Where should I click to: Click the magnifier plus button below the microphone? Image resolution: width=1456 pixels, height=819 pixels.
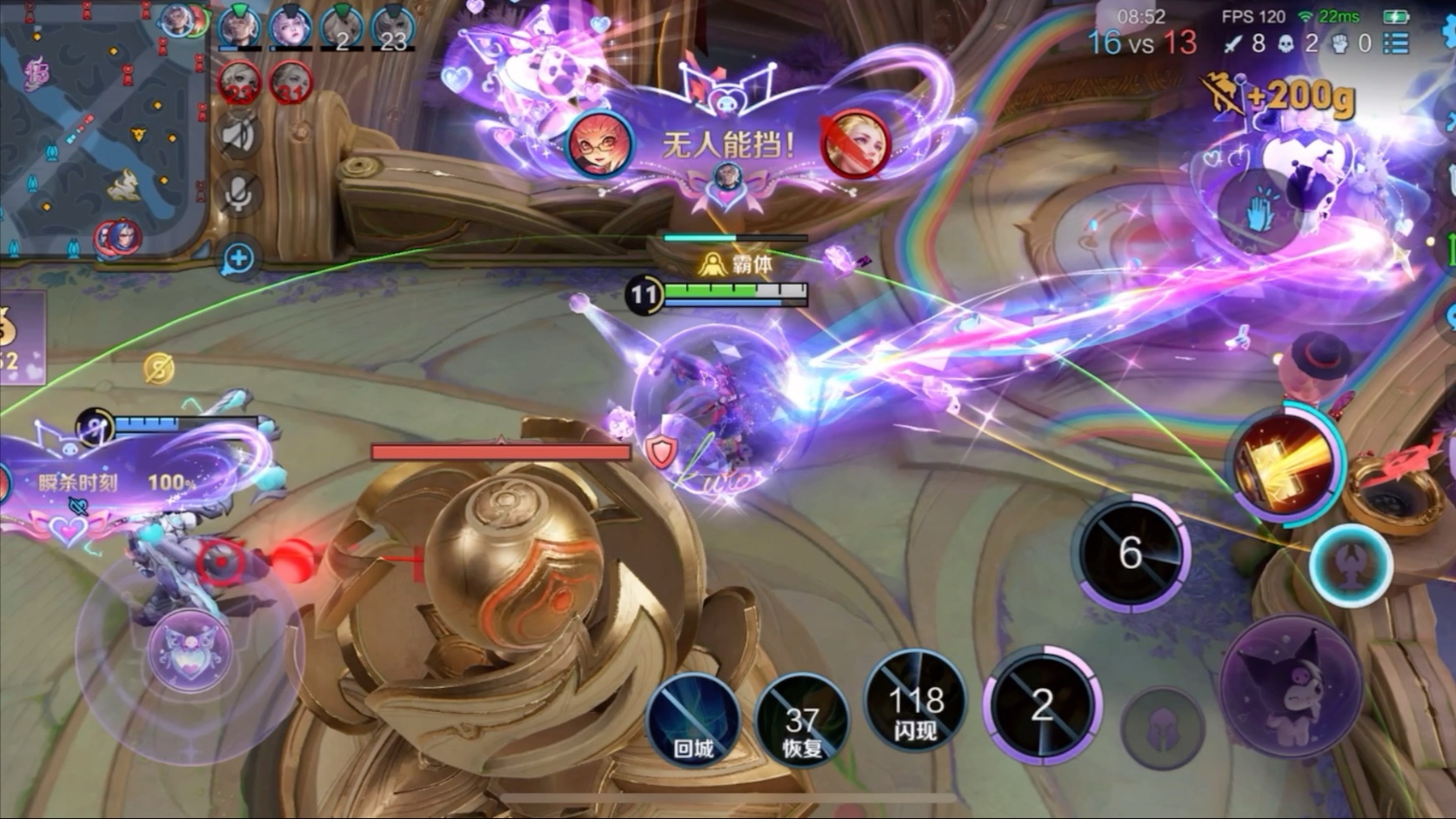pos(237,258)
